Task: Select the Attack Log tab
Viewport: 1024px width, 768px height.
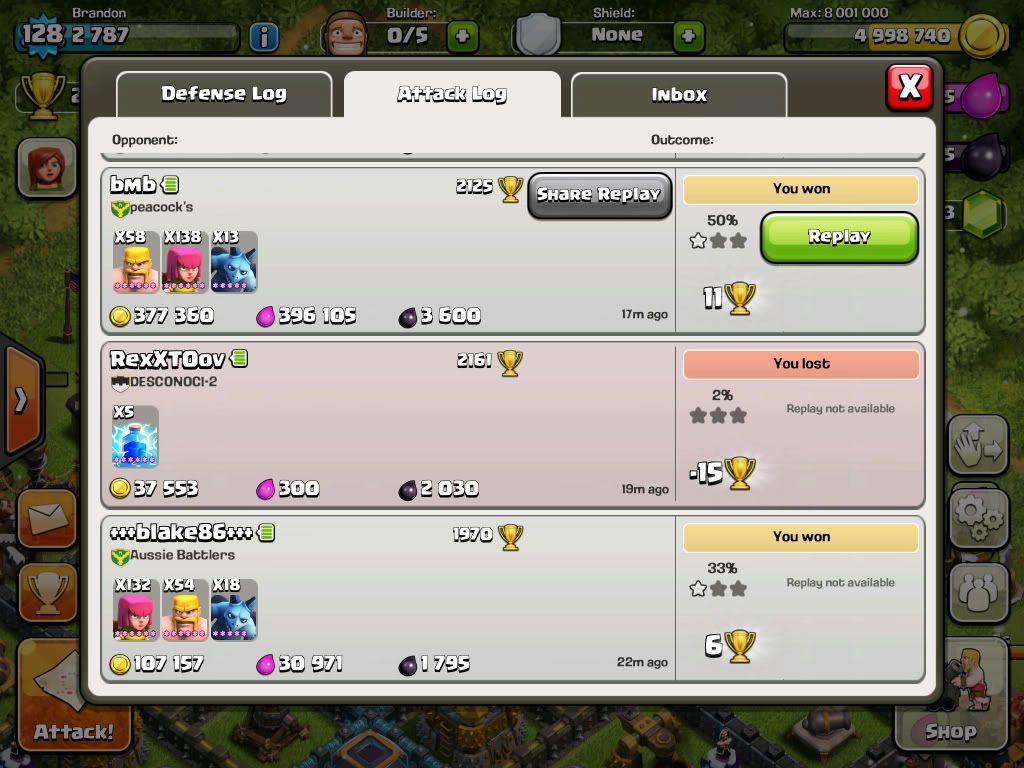Action: coord(452,95)
